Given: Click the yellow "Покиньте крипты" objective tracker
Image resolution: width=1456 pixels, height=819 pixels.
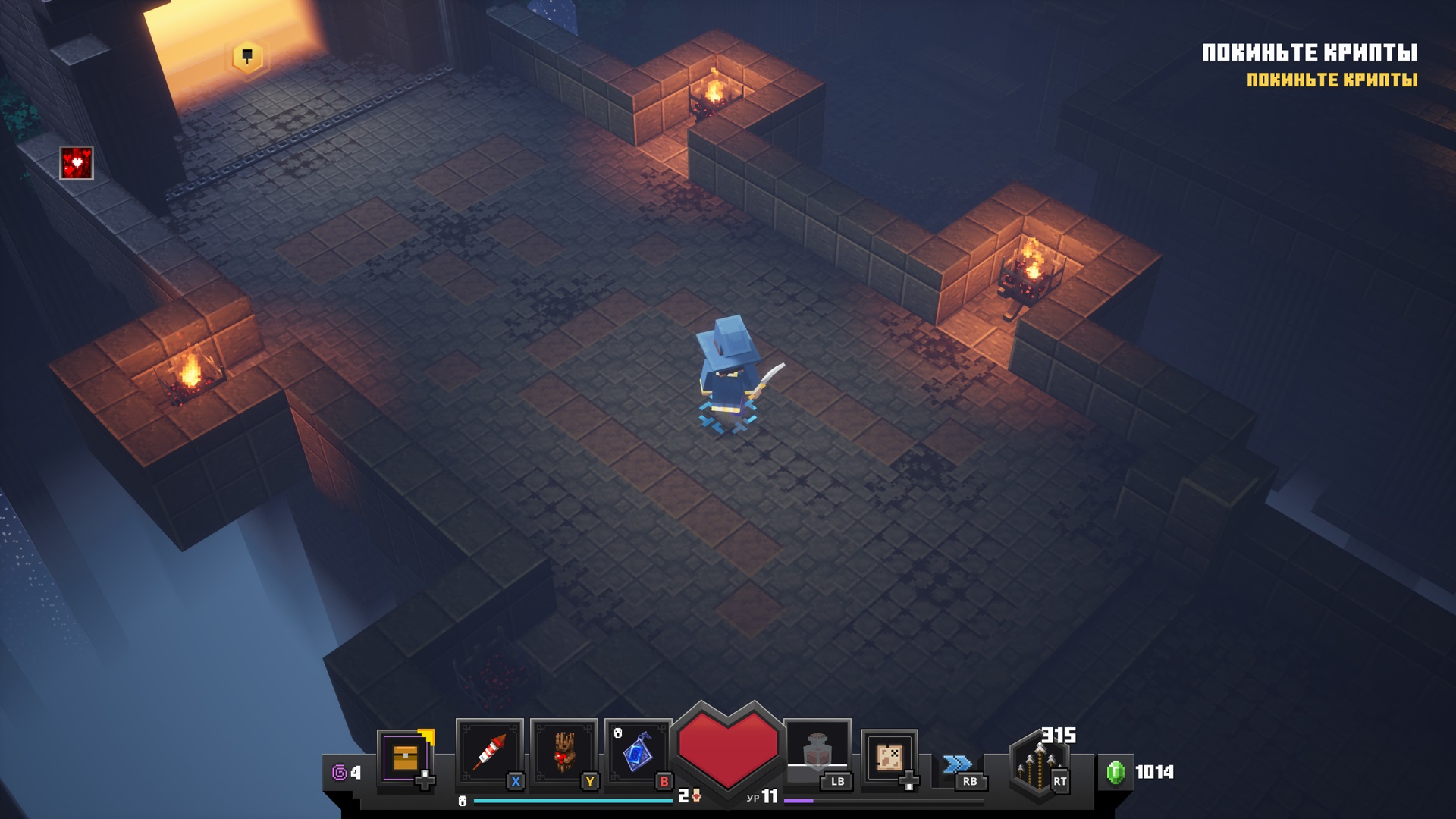Looking at the screenshot, I should pyautogui.click(x=1332, y=80).
